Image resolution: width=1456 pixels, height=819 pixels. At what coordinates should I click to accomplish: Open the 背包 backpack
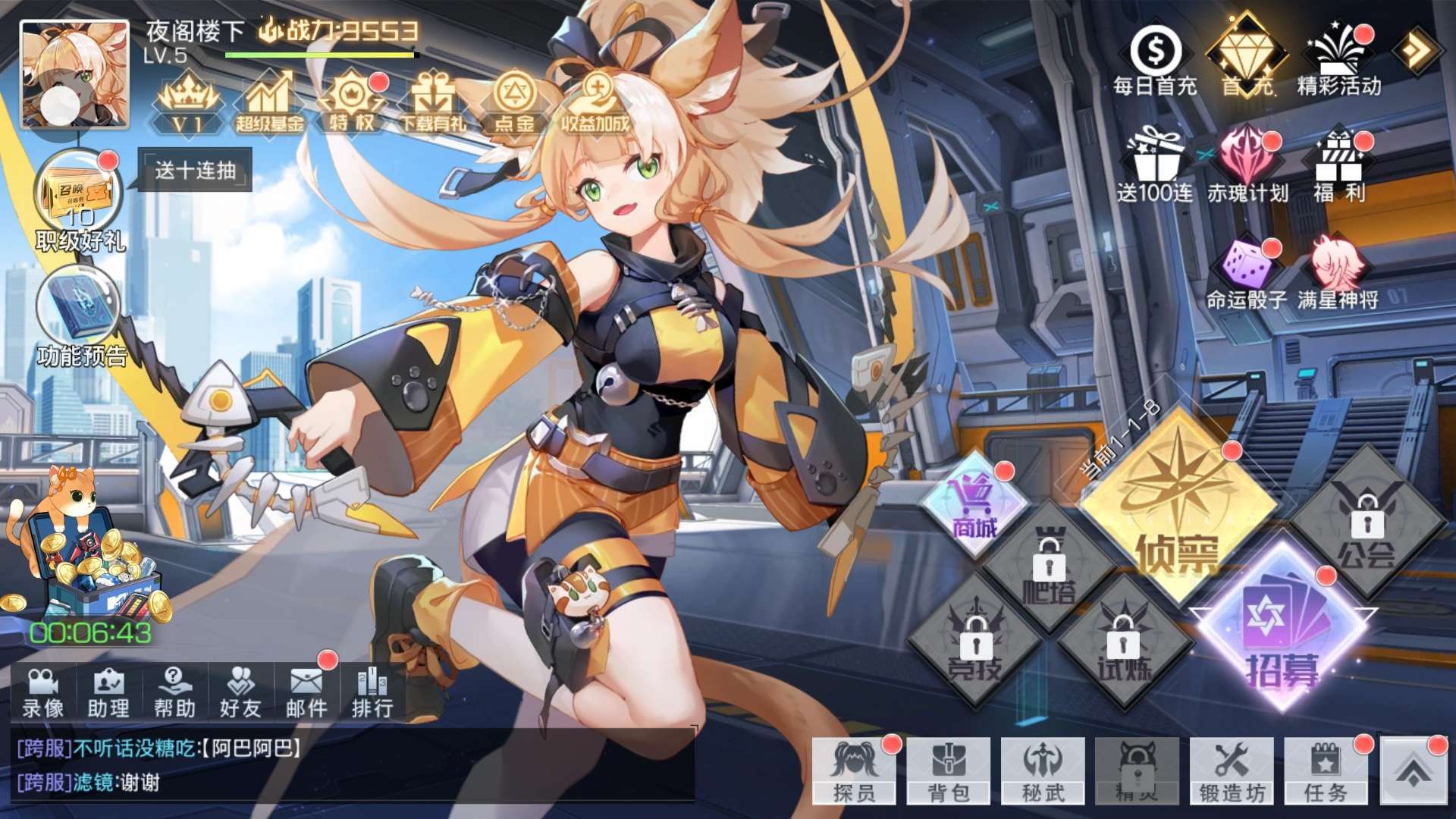point(949,770)
